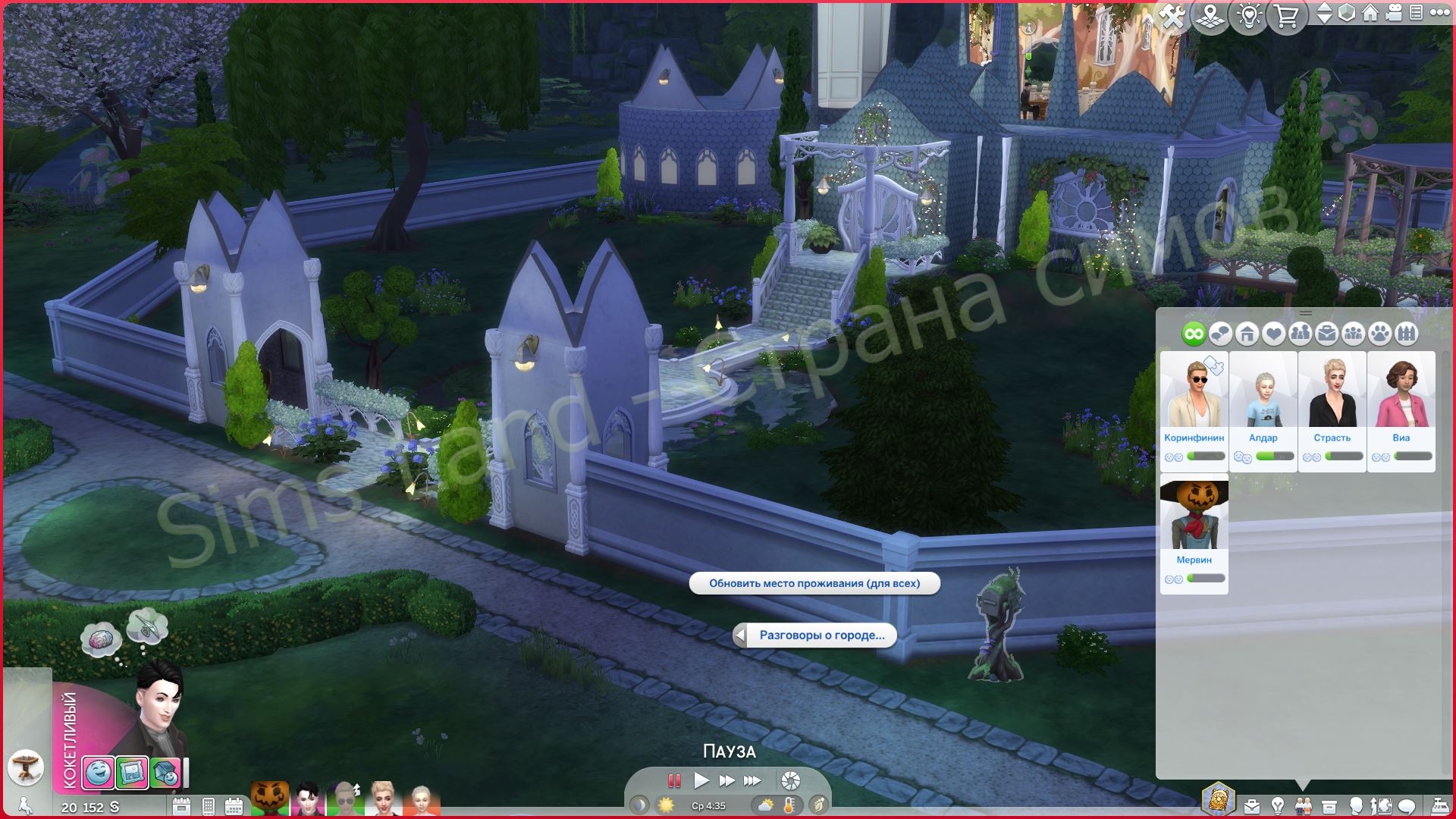Open the career briefcase panel
Viewport: 1456px width, 819px height.
1251,806
